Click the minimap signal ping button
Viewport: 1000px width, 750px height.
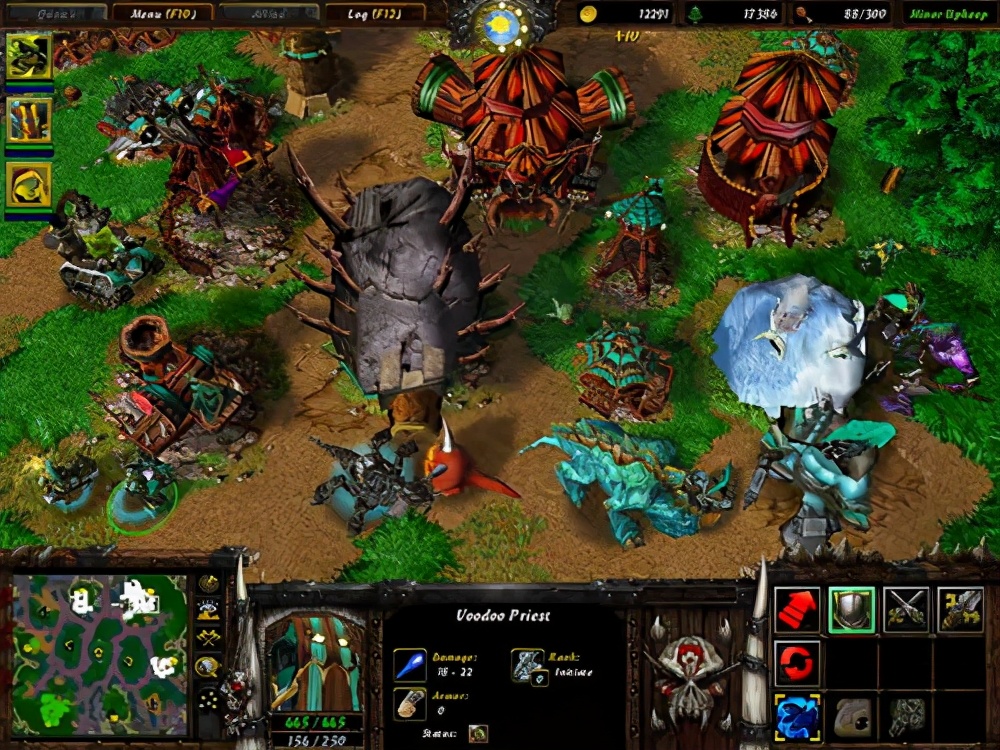209,583
